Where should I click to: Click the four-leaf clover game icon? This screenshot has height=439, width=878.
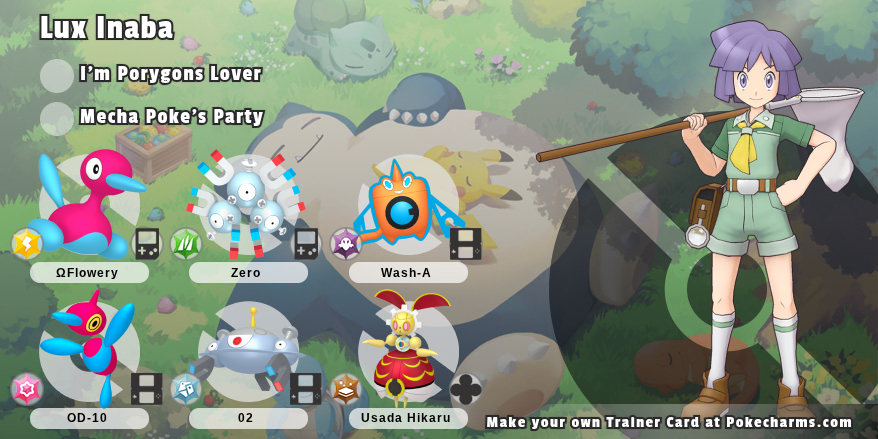point(465,389)
